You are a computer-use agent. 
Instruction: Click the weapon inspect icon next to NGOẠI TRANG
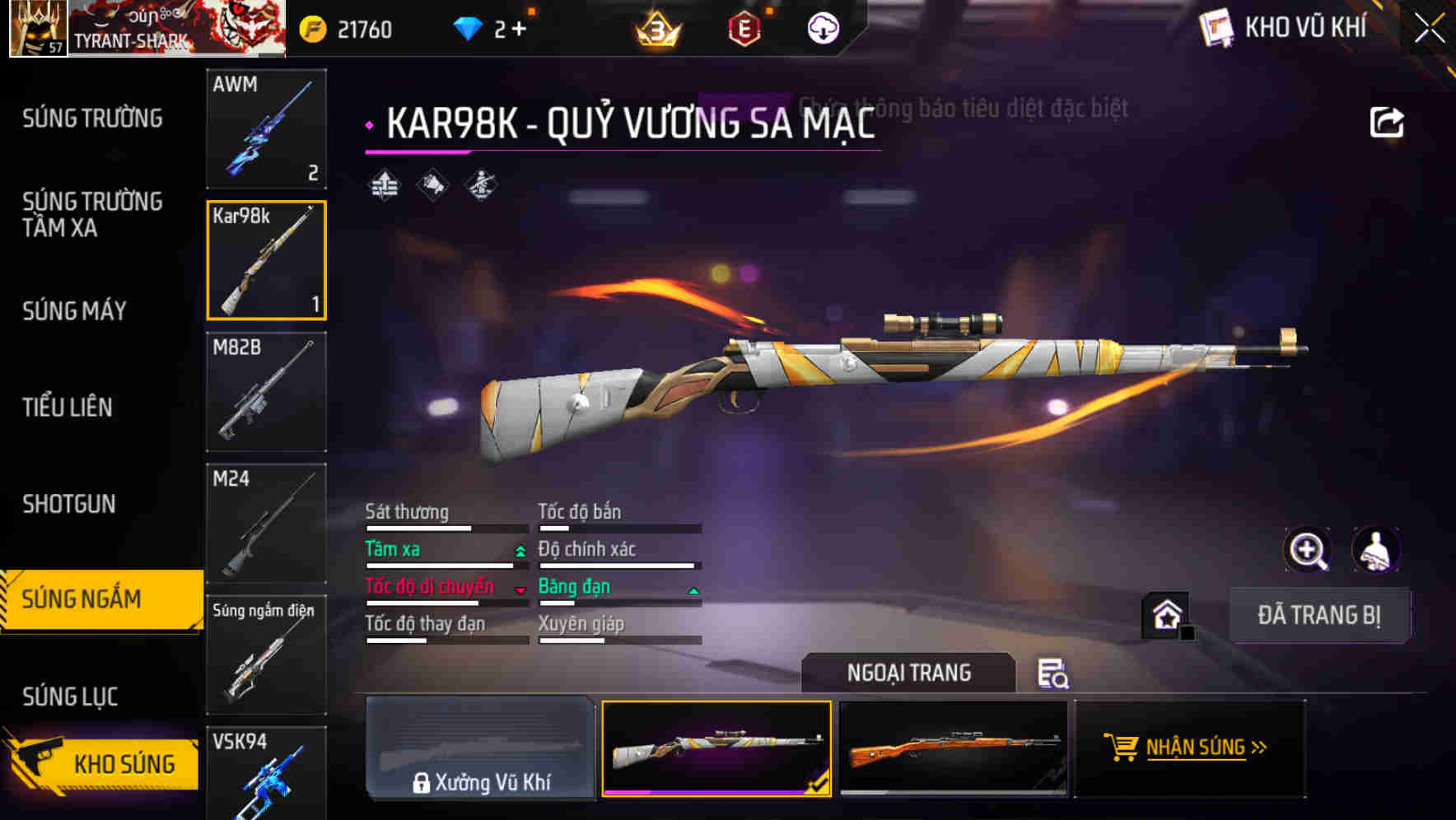tap(1053, 673)
